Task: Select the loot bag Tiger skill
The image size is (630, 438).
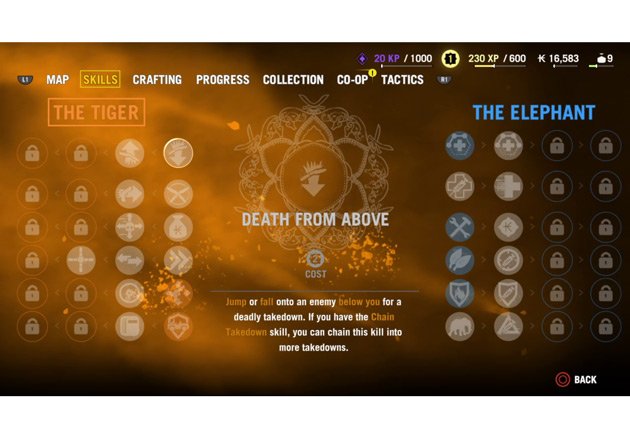Action: point(178,226)
